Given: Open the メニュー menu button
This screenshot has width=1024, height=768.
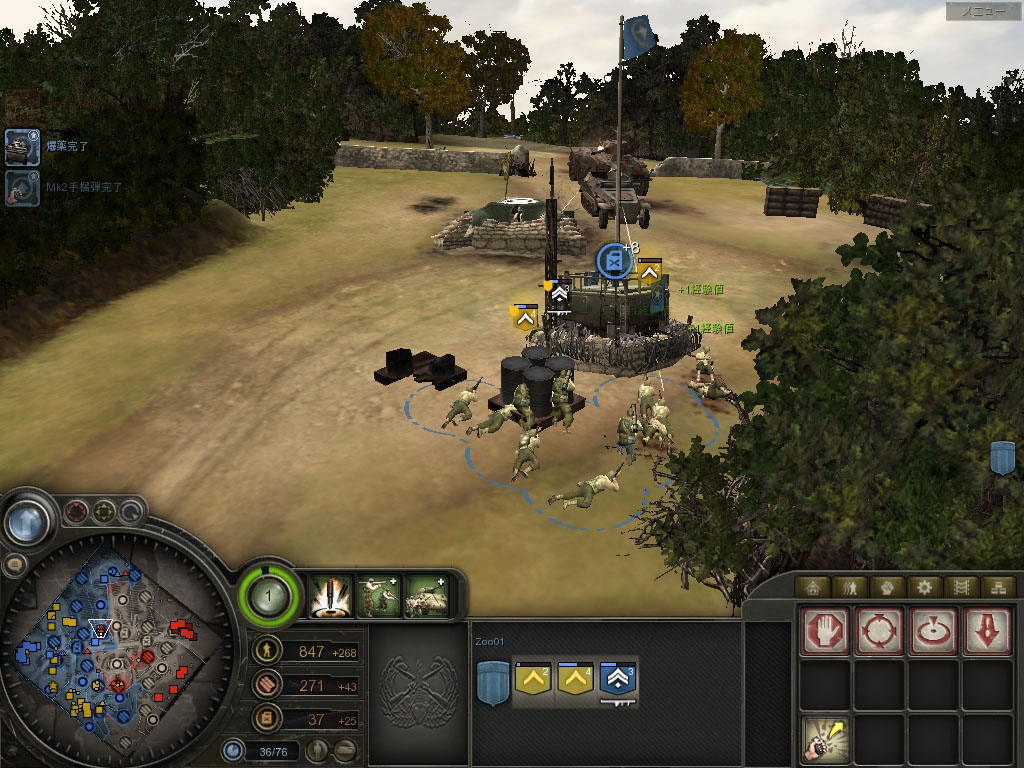Looking at the screenshot, I should (x=983, y=11).
